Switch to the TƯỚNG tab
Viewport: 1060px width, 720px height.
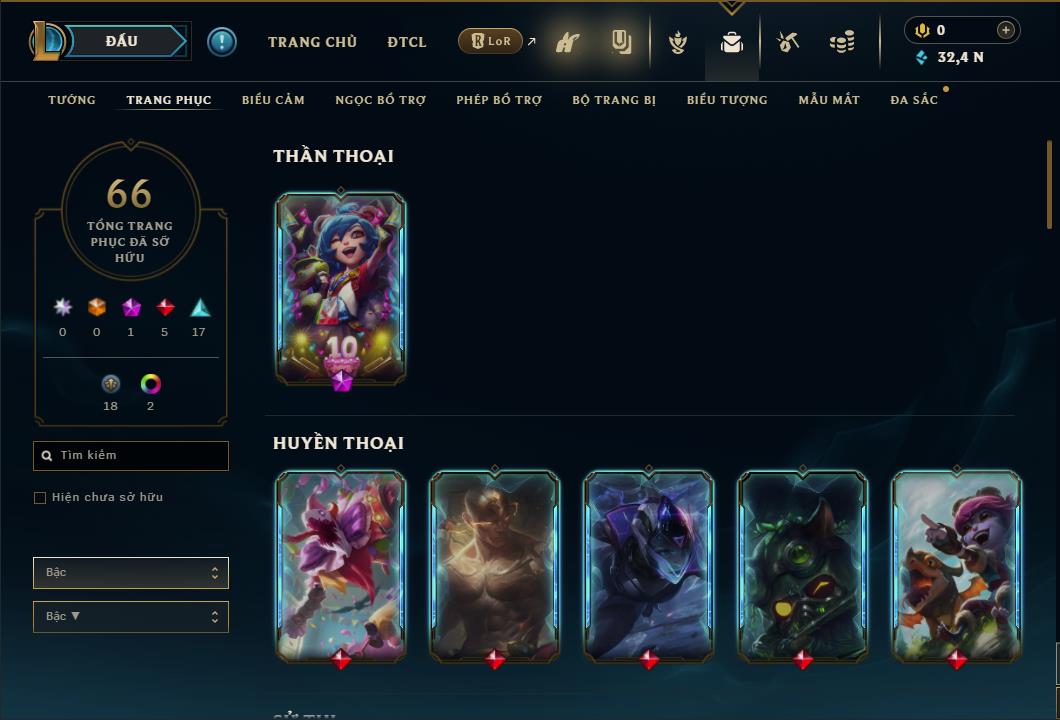click(72, 100)
